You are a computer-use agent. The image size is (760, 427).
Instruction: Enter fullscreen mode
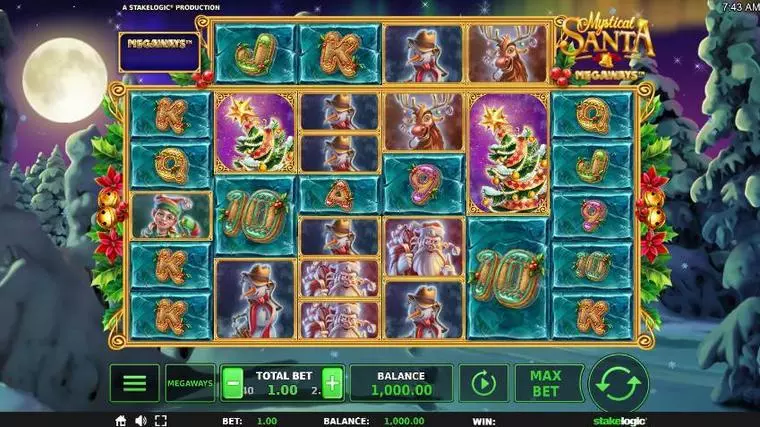click(159, 421)
